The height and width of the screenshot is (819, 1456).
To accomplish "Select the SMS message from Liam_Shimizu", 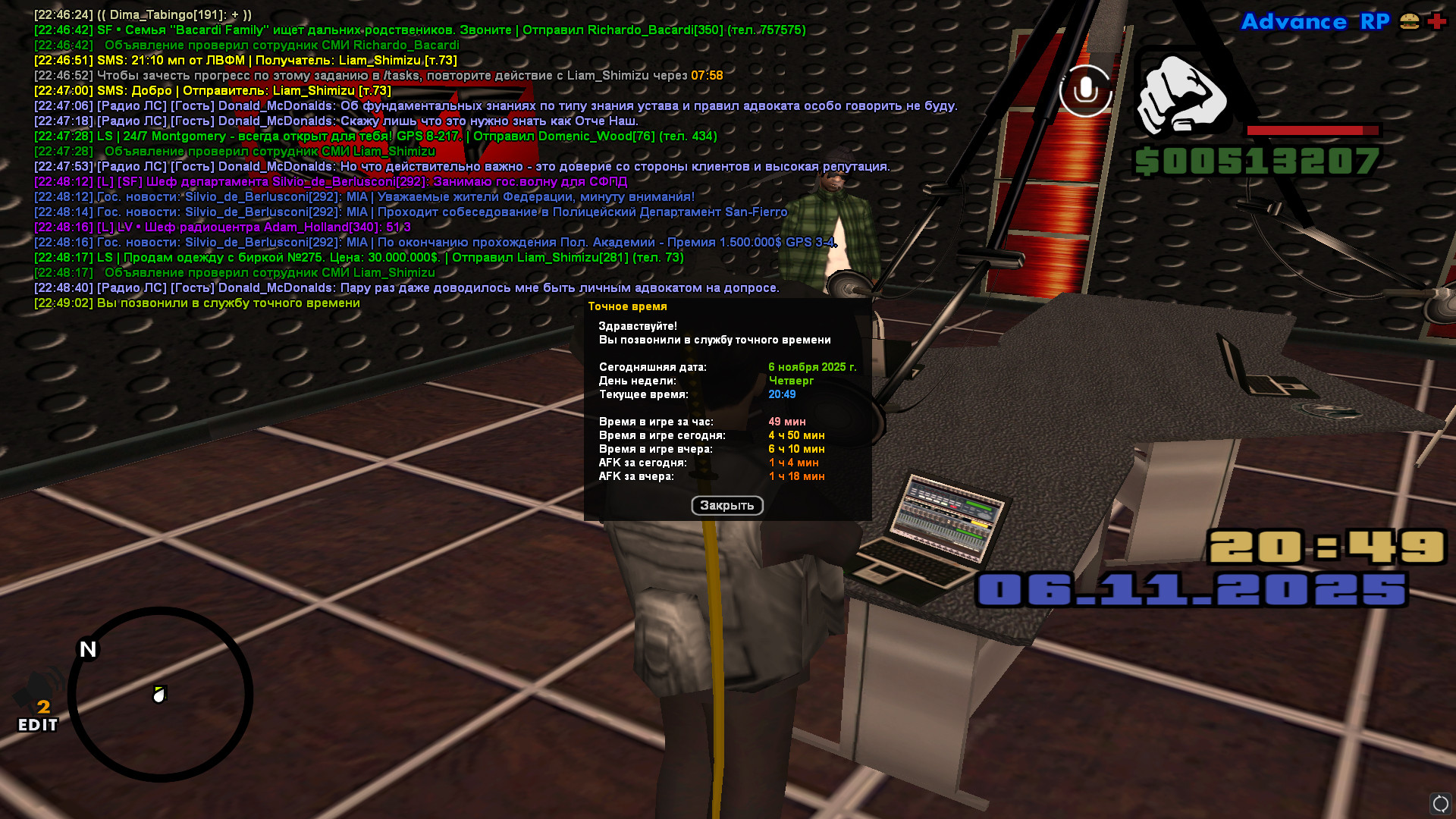I will click(212, 90).
